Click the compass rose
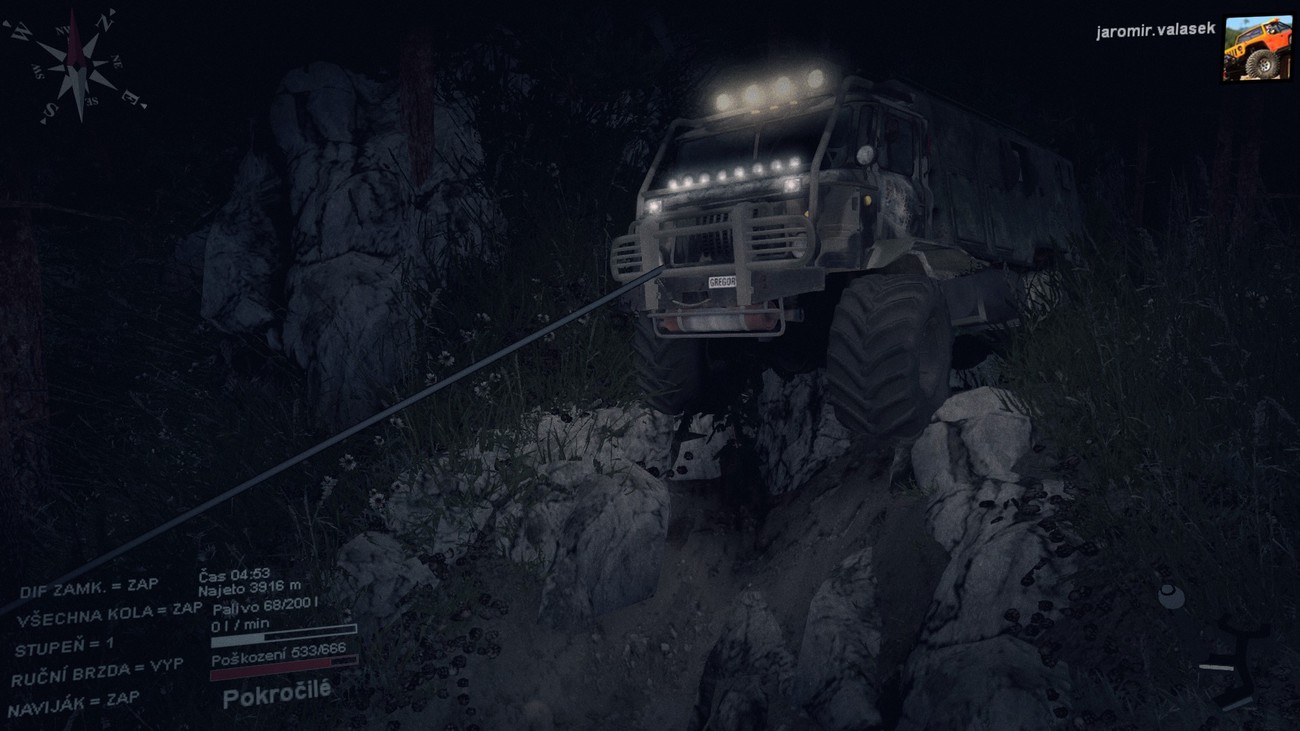 point(77,67)
